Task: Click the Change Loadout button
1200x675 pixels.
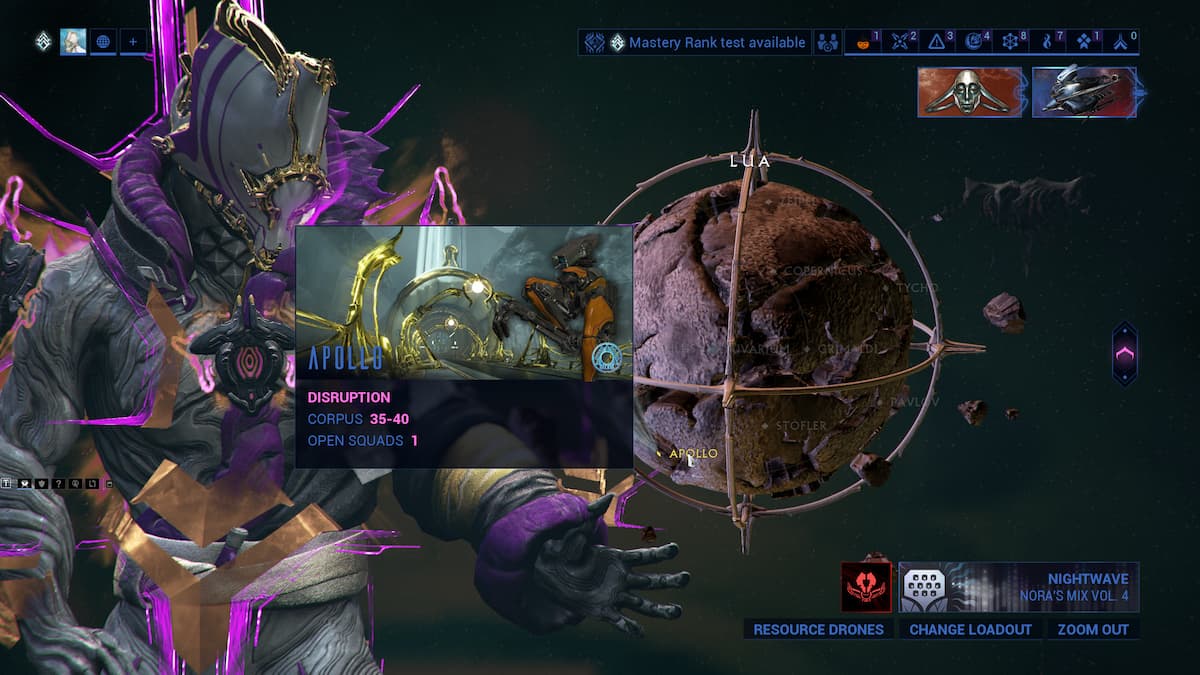Action: click(969, 629)
